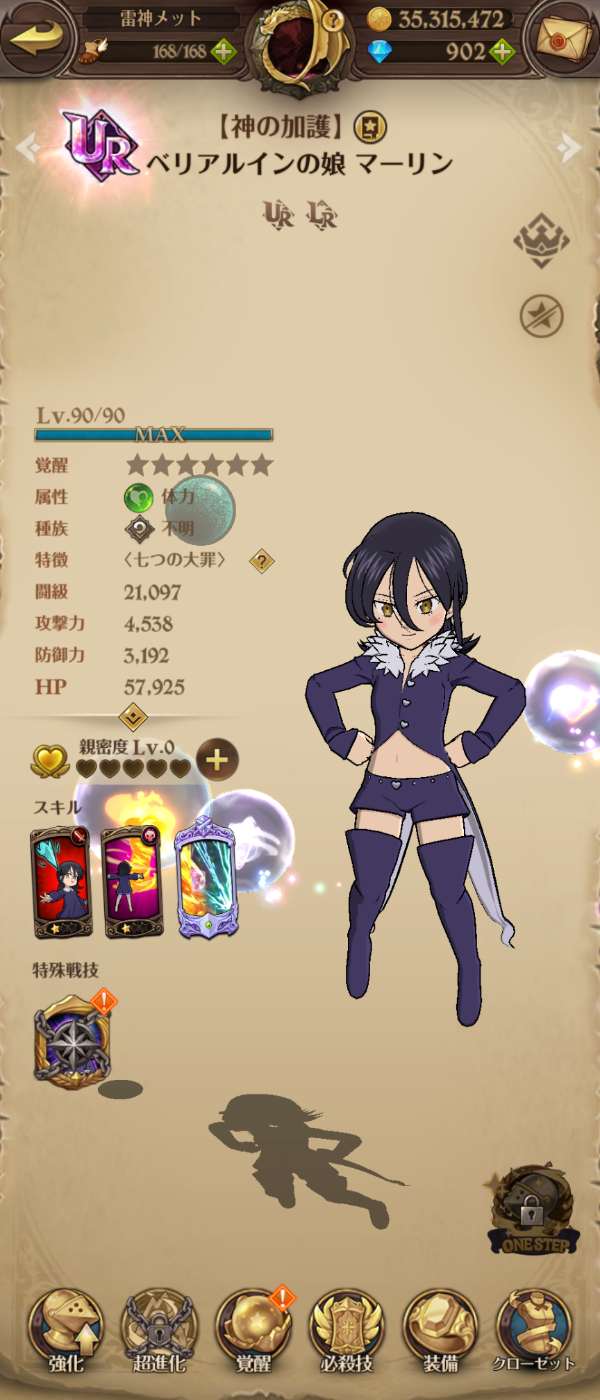View the red first skill card
This screenshot has height=1400, width=600.
61,883
